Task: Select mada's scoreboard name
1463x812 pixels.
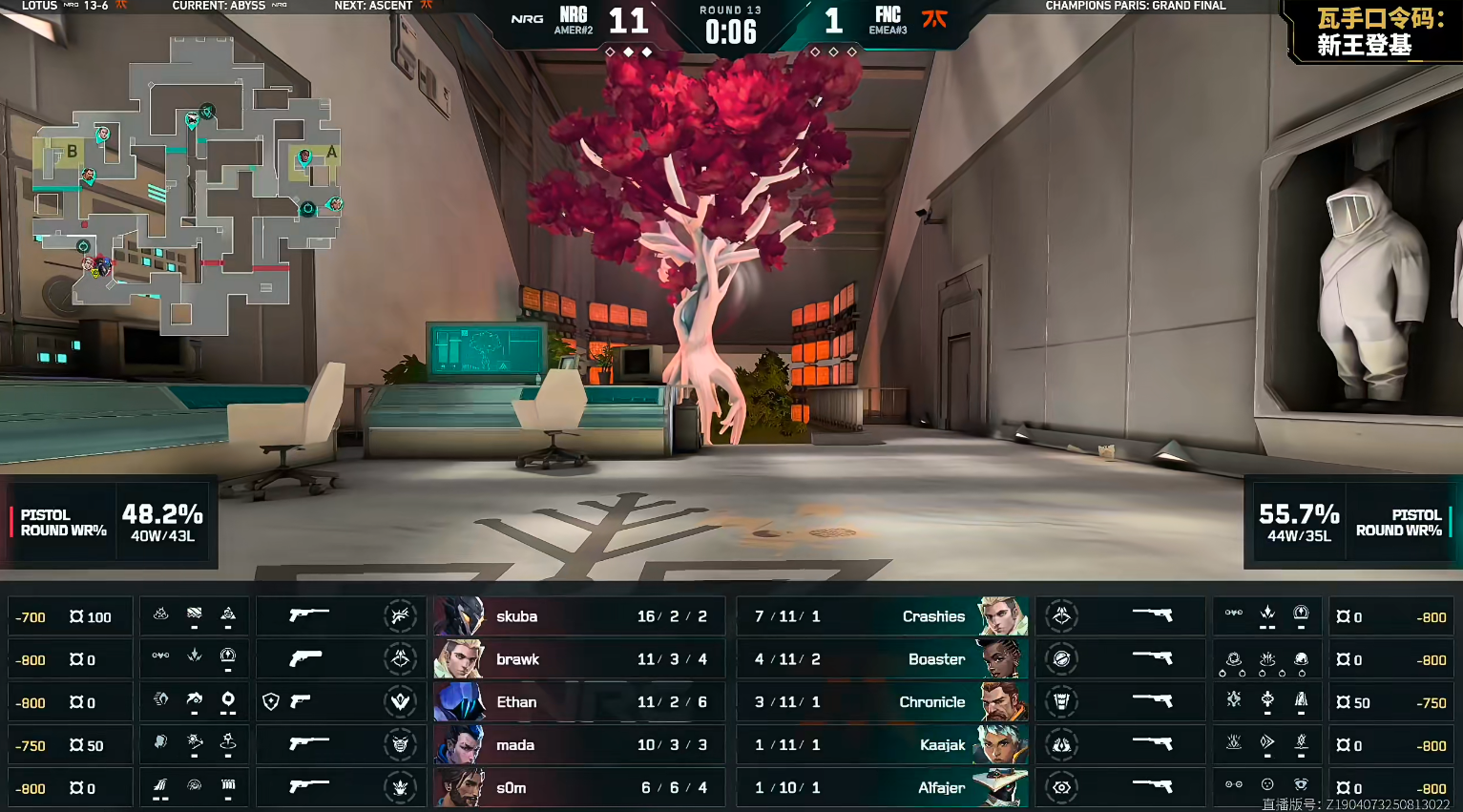Action: [x=515, y=745]
